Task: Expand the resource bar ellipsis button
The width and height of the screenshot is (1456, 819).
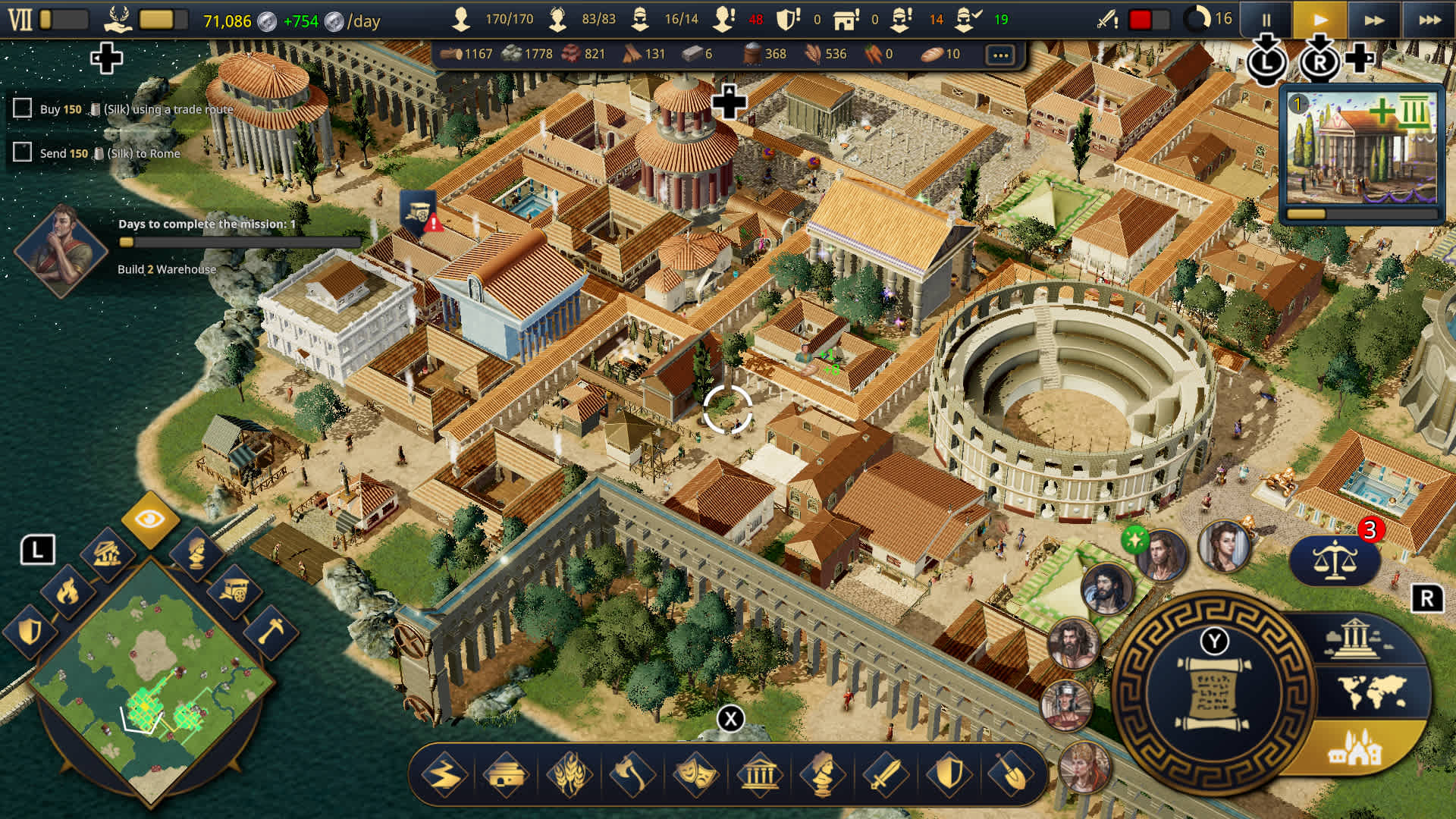Action: 1000,54
